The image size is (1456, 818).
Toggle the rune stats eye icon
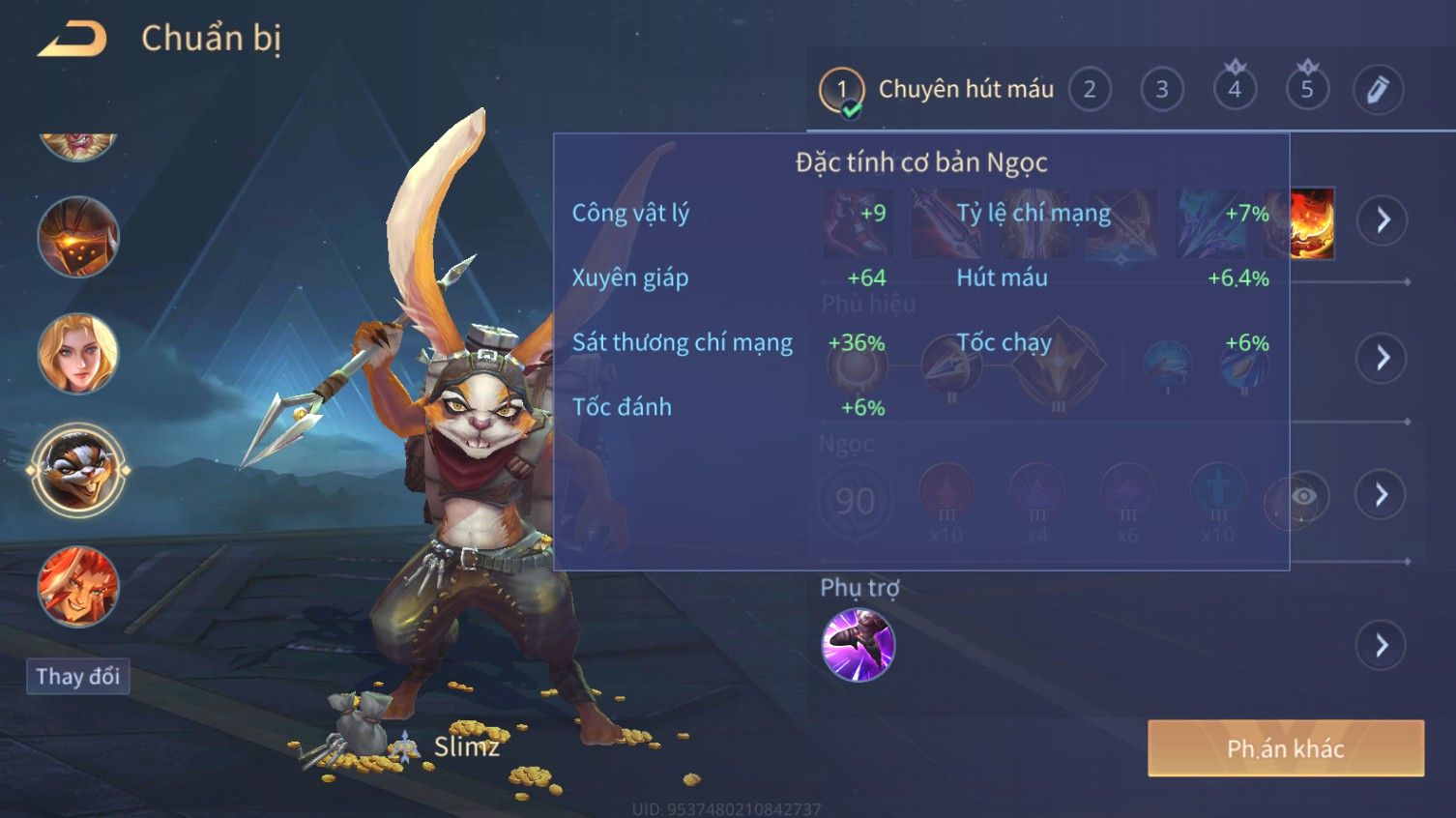pyautogui.click(x=1303, y=497)
